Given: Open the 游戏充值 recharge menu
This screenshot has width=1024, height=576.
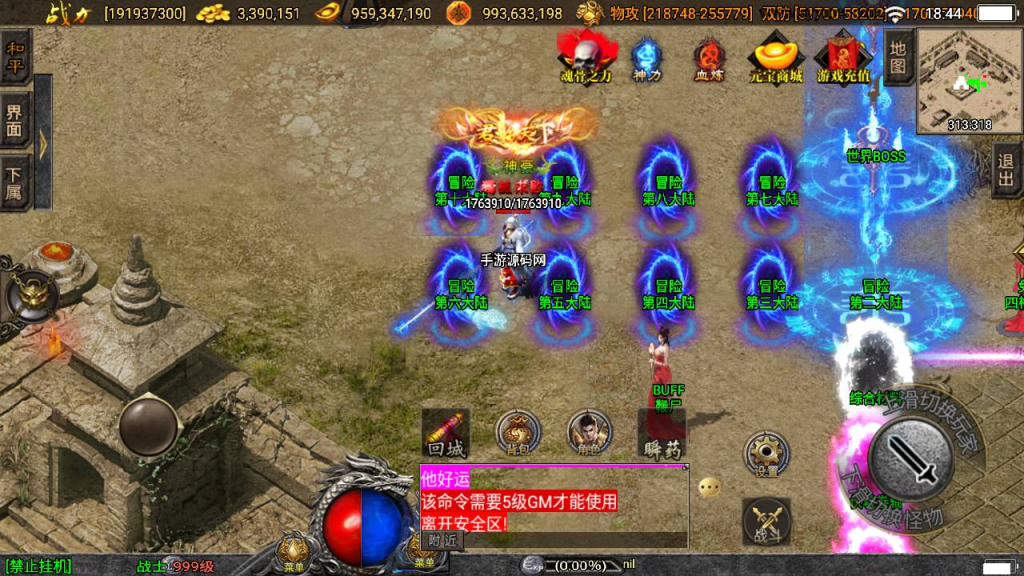Looking at the screenshot, I should click(843, 58).
